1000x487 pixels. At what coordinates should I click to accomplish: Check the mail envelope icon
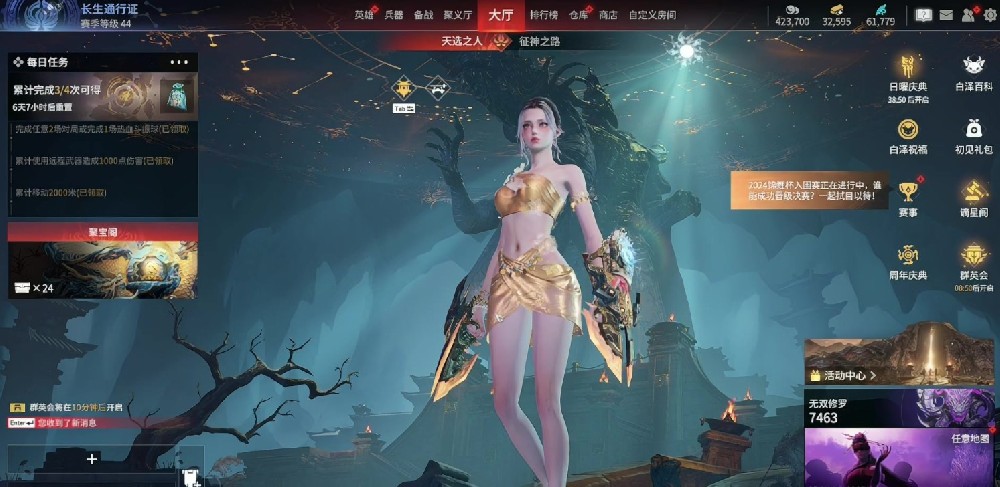[945, 15]
